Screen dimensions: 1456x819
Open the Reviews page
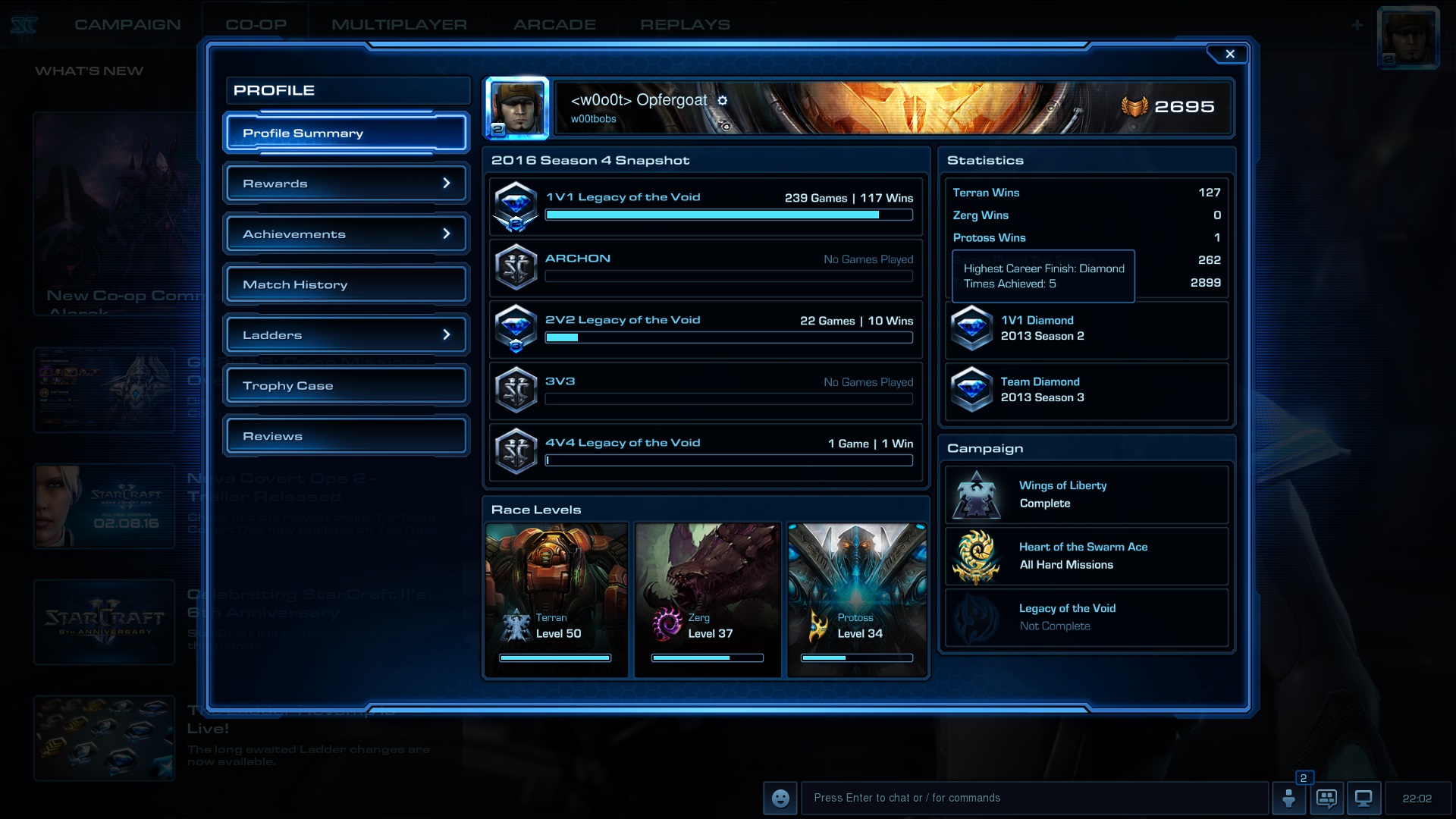345,436
